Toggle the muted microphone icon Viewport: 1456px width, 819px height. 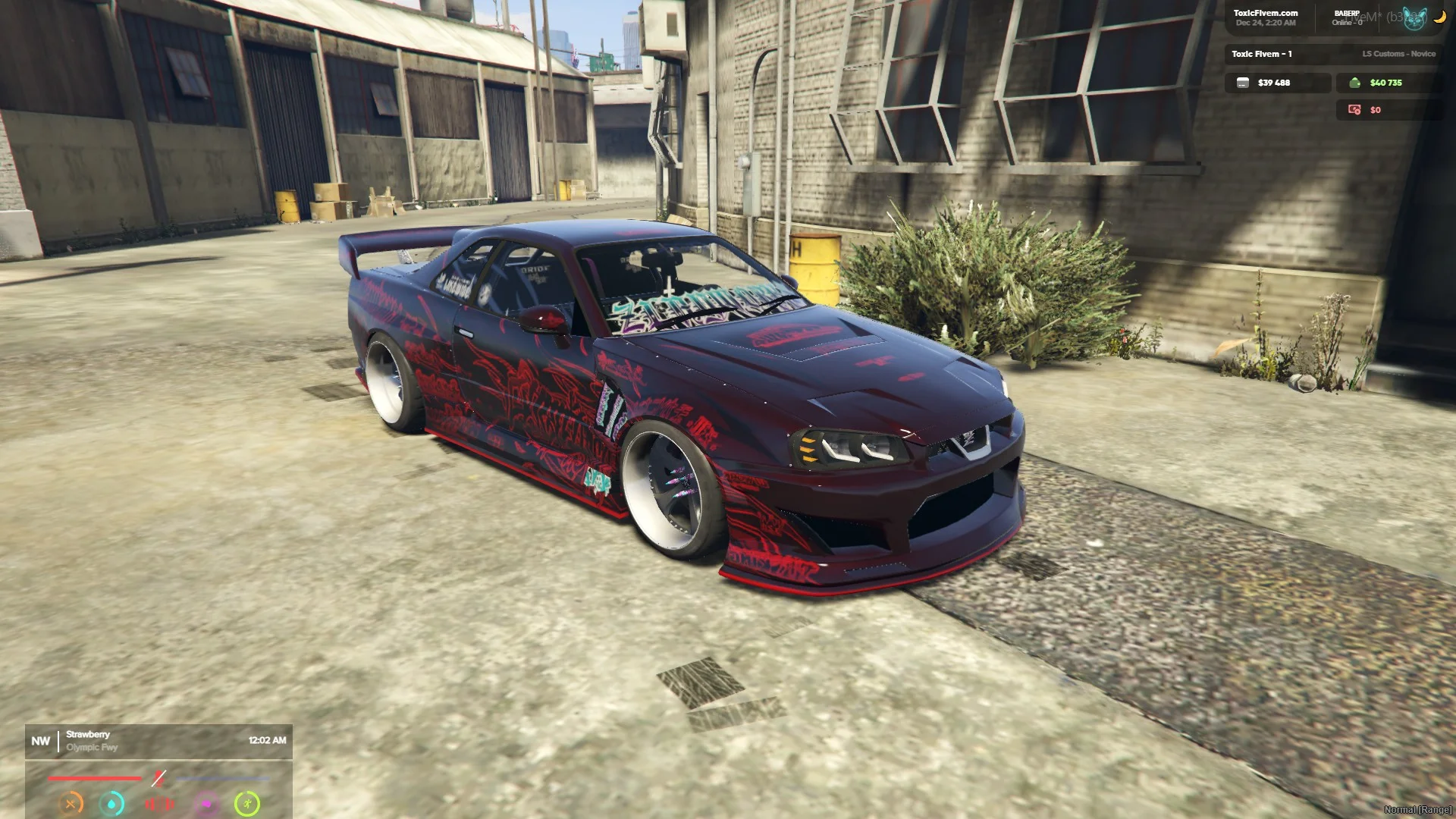(x=158, y=778)
